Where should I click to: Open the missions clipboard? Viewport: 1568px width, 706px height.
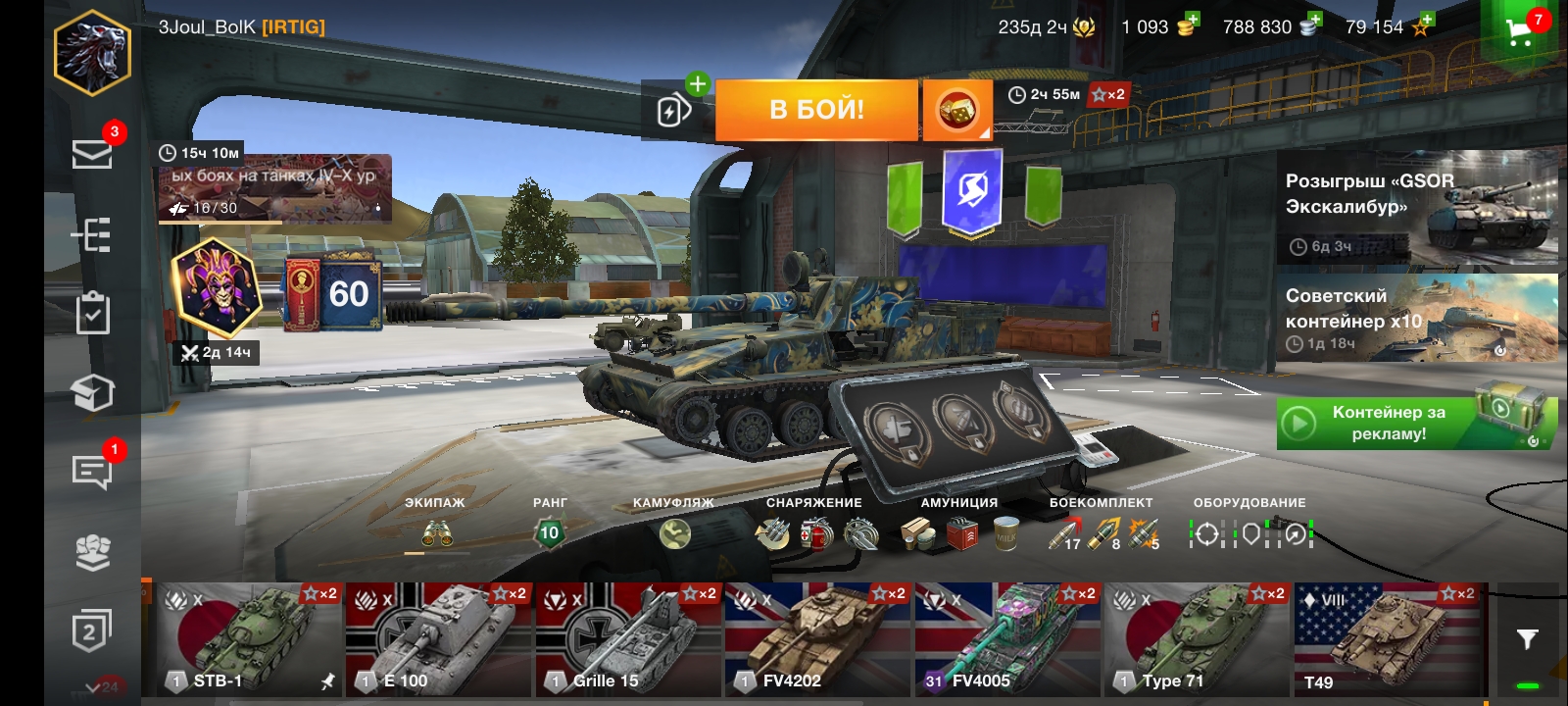tap(92, 314)
